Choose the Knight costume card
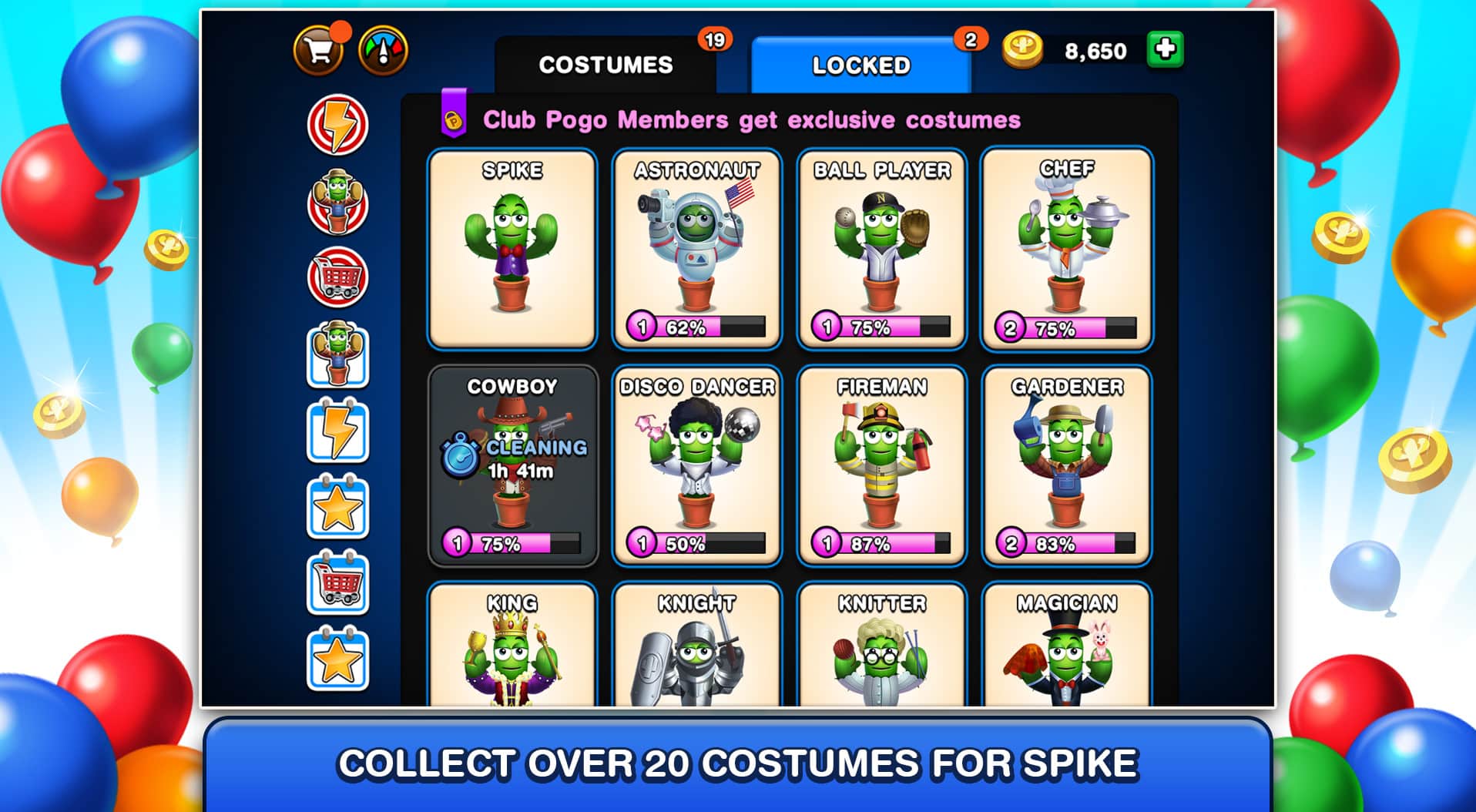Screen dimensions: 1476x812 (x=696, y=646)
